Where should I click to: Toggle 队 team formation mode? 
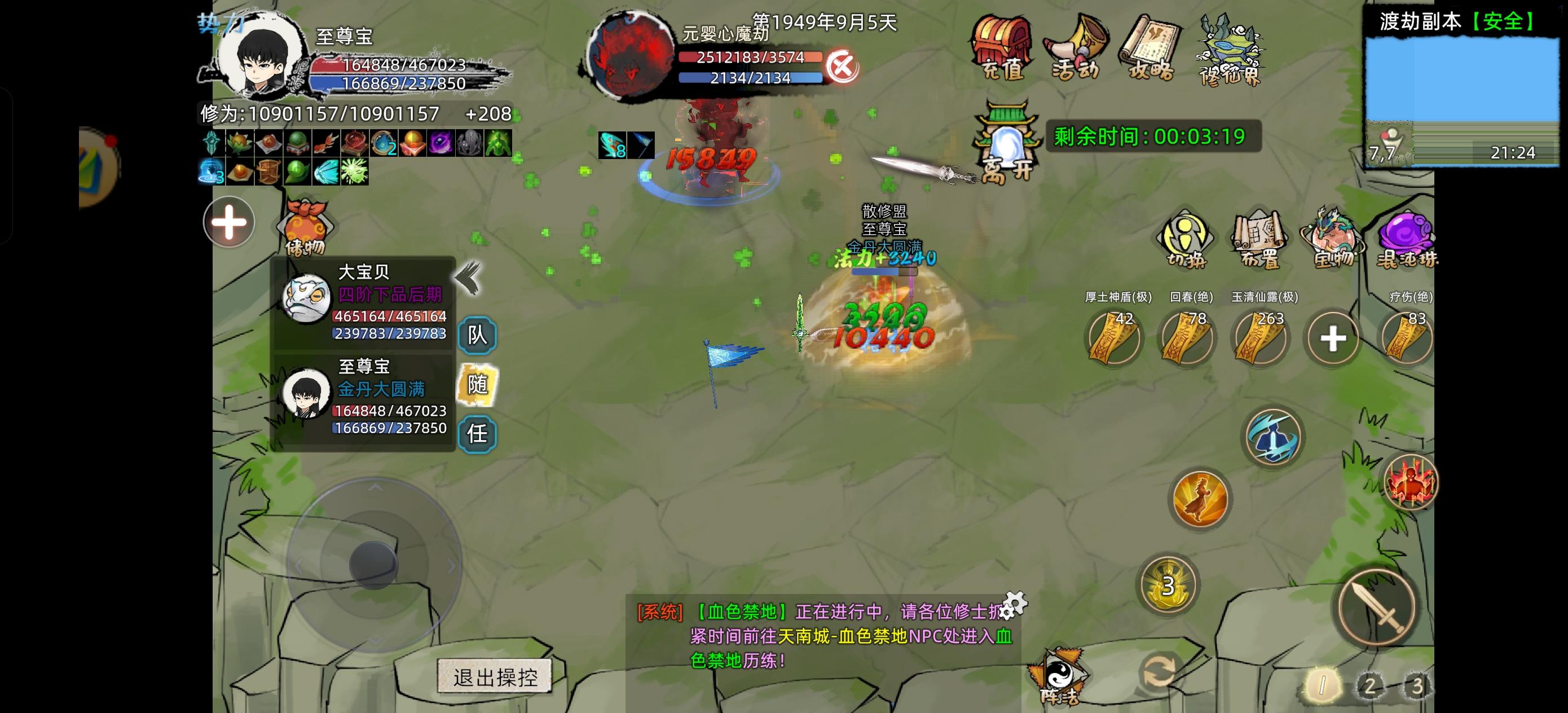(x=478, y=336)
